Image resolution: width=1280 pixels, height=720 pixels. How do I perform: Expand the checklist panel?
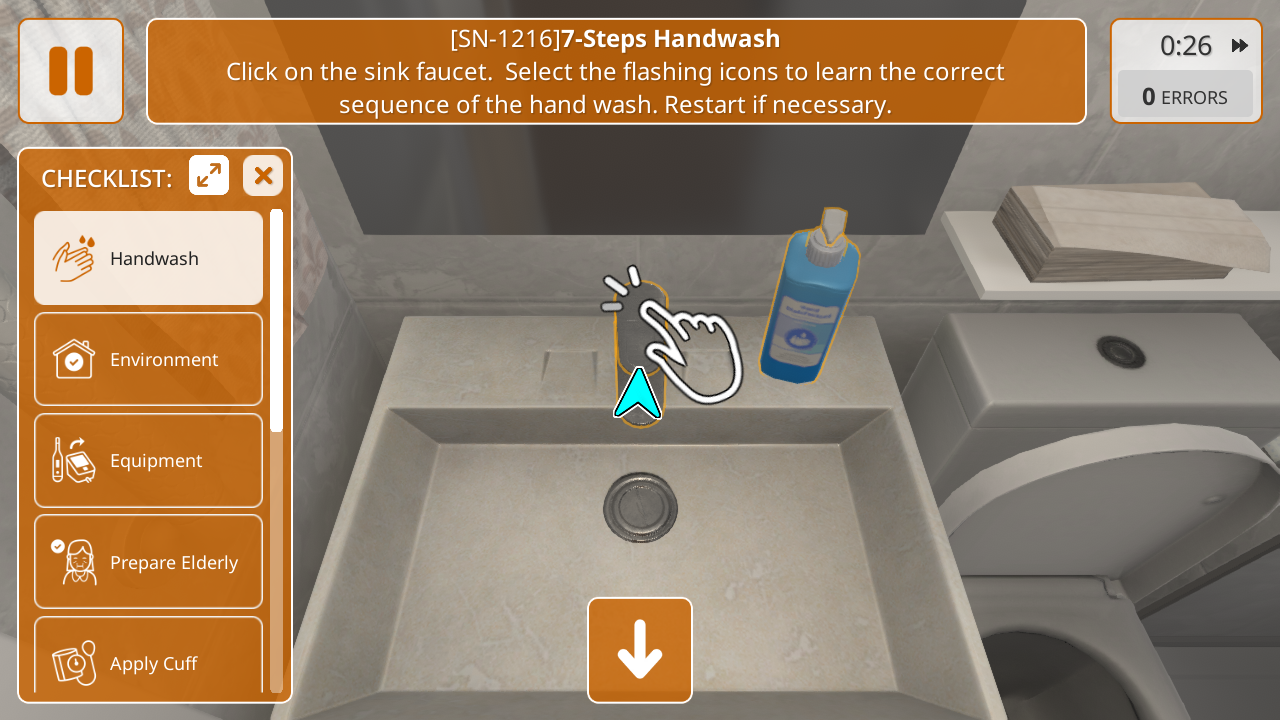coord(209,176)
